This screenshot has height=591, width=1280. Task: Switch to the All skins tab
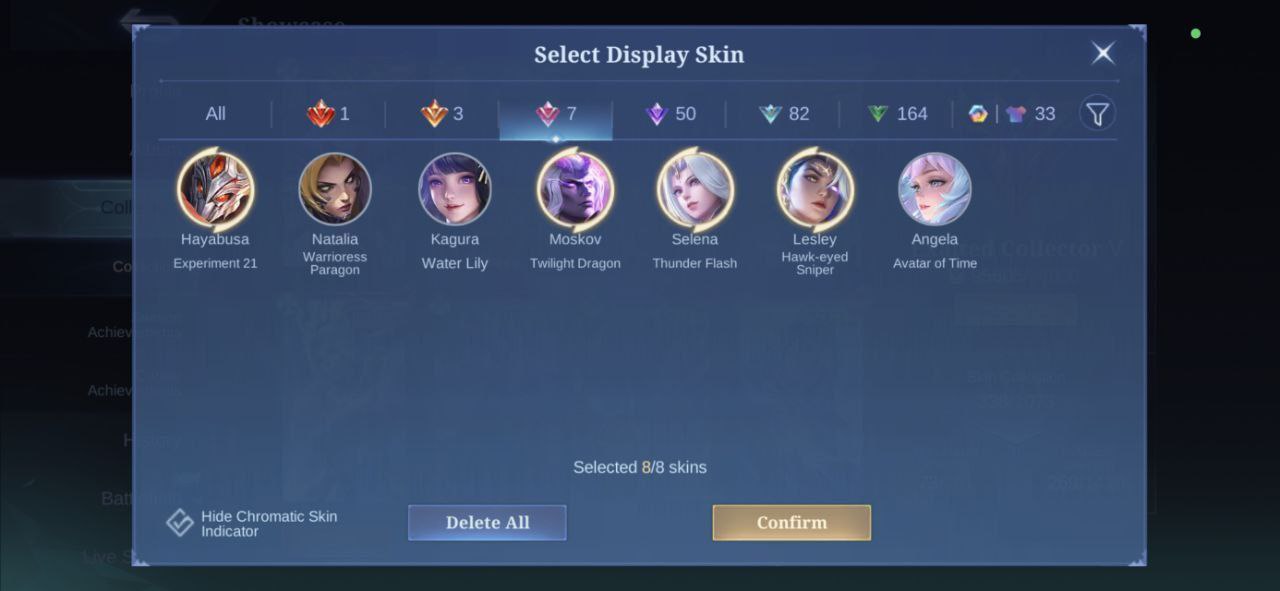pyautogui.click(x=215, y=114)
